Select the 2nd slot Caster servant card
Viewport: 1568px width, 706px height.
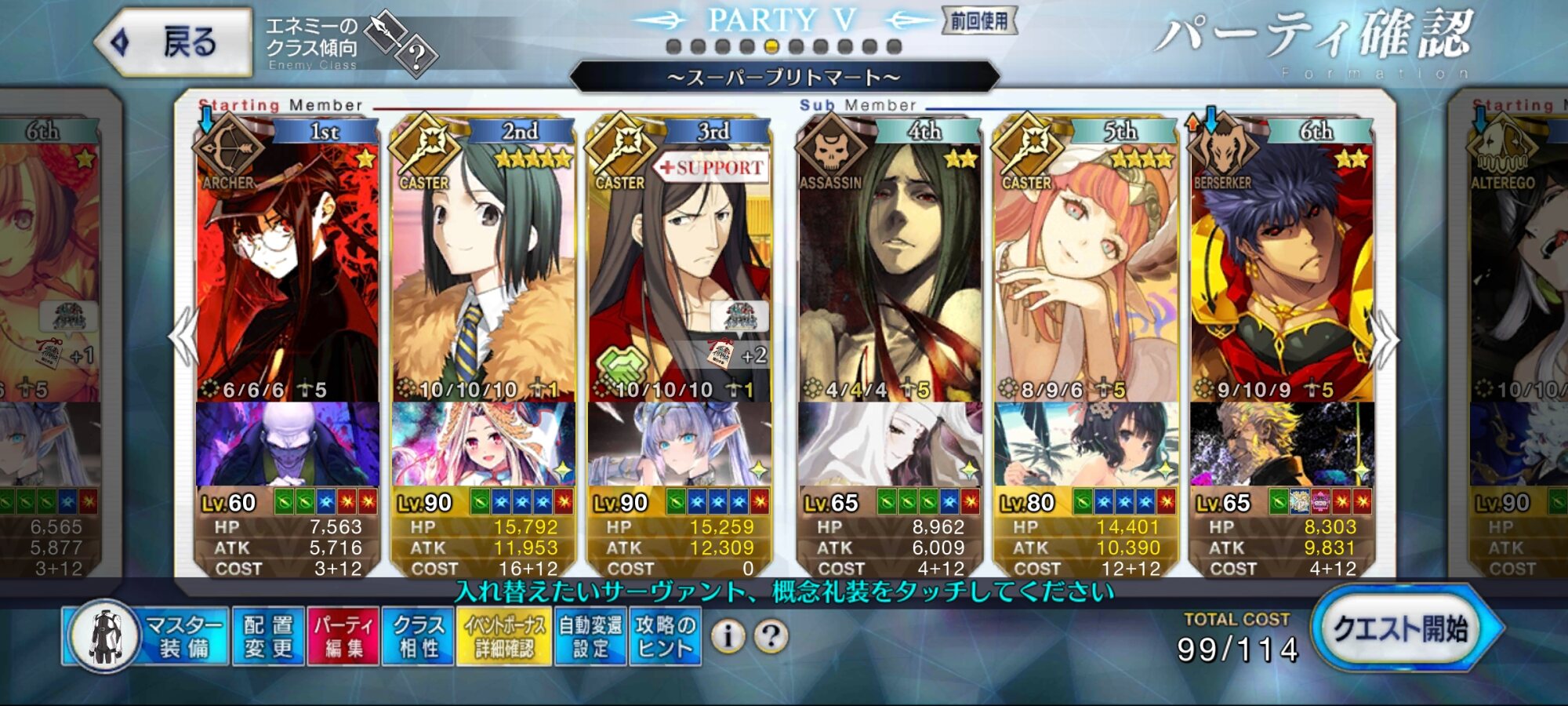coord(483,267)
